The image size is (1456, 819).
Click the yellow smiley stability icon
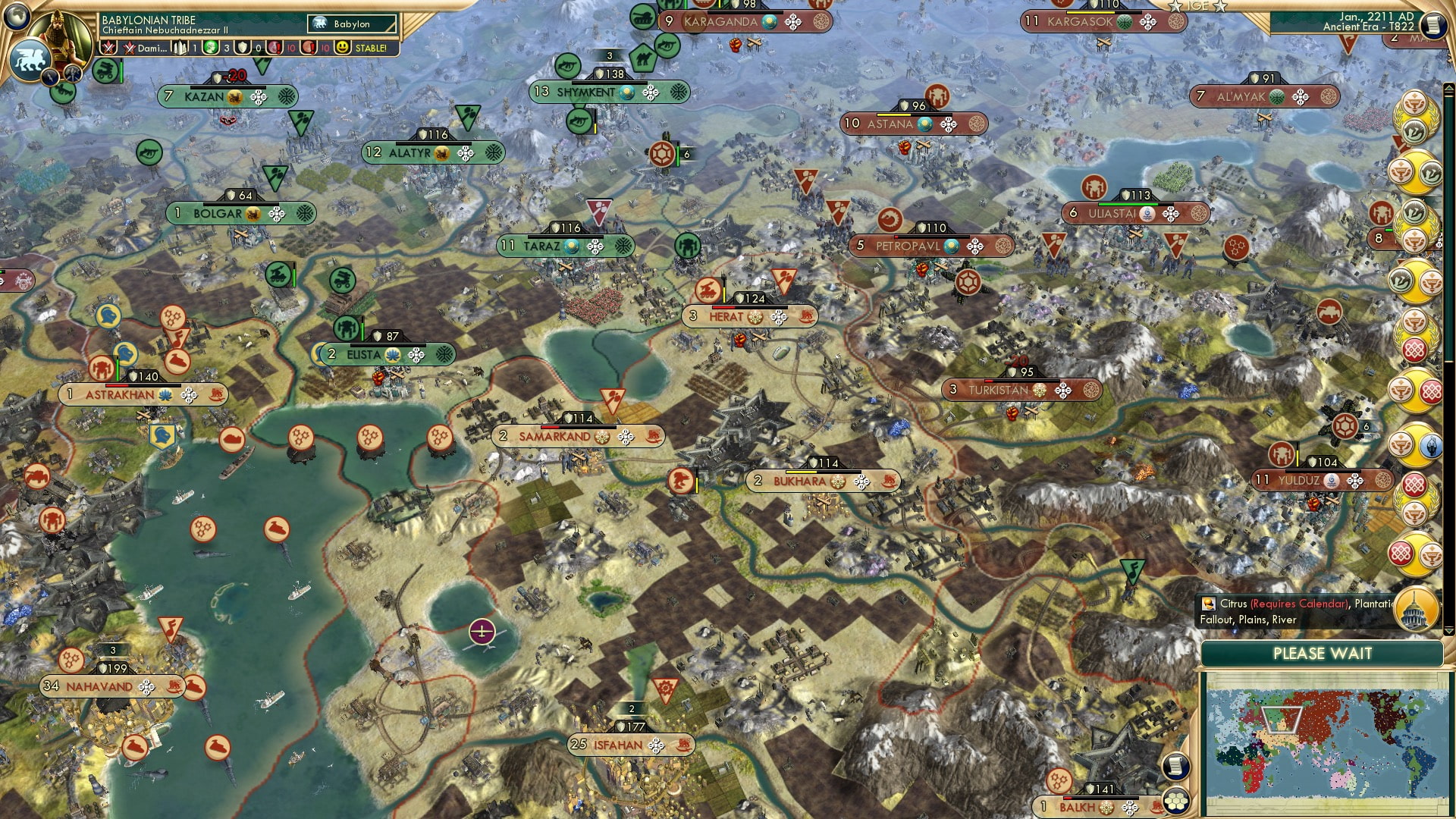click(x=344, y=48)
